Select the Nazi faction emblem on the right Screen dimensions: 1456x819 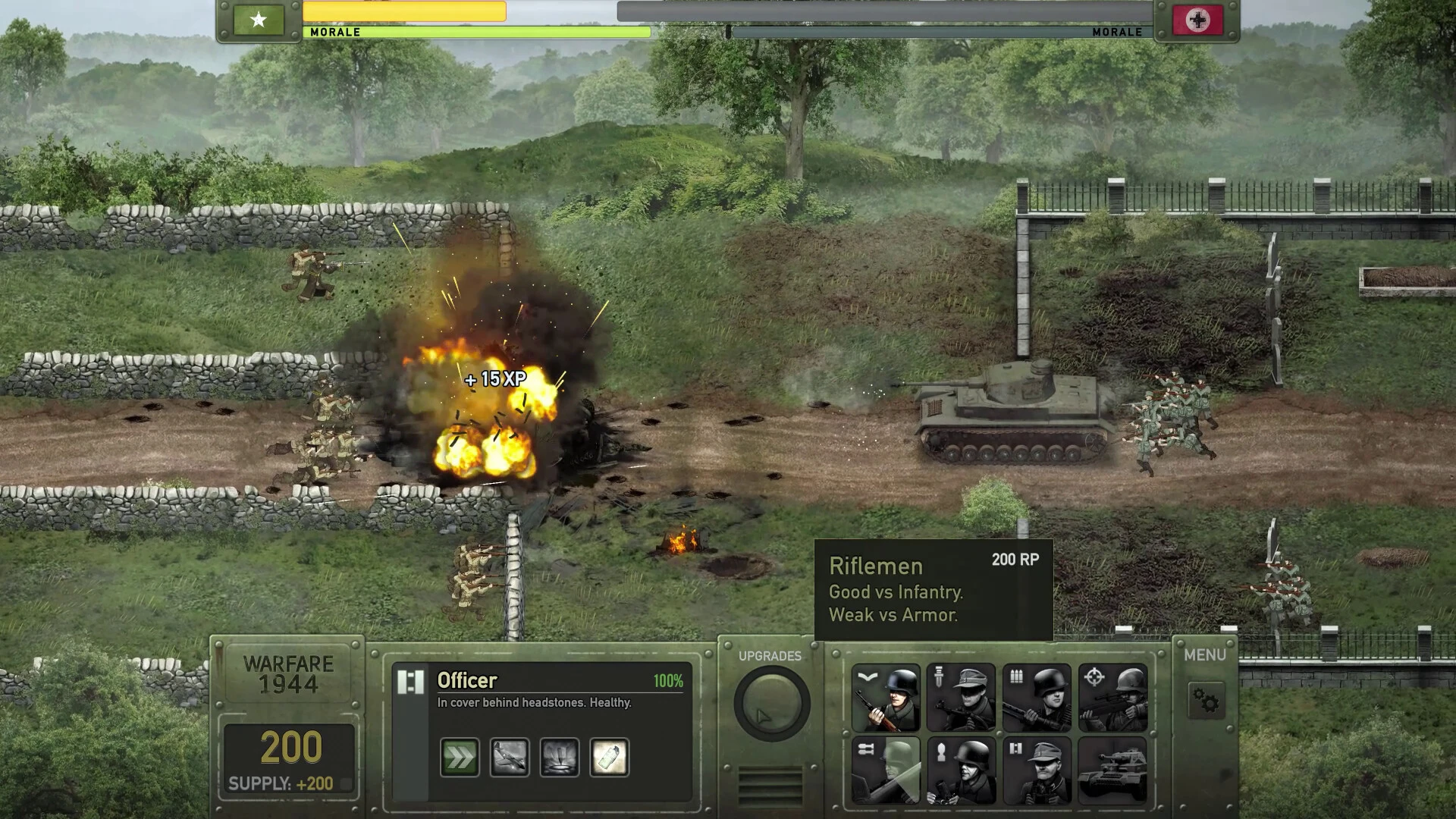pyautogui.click(x=1197, y=19)
